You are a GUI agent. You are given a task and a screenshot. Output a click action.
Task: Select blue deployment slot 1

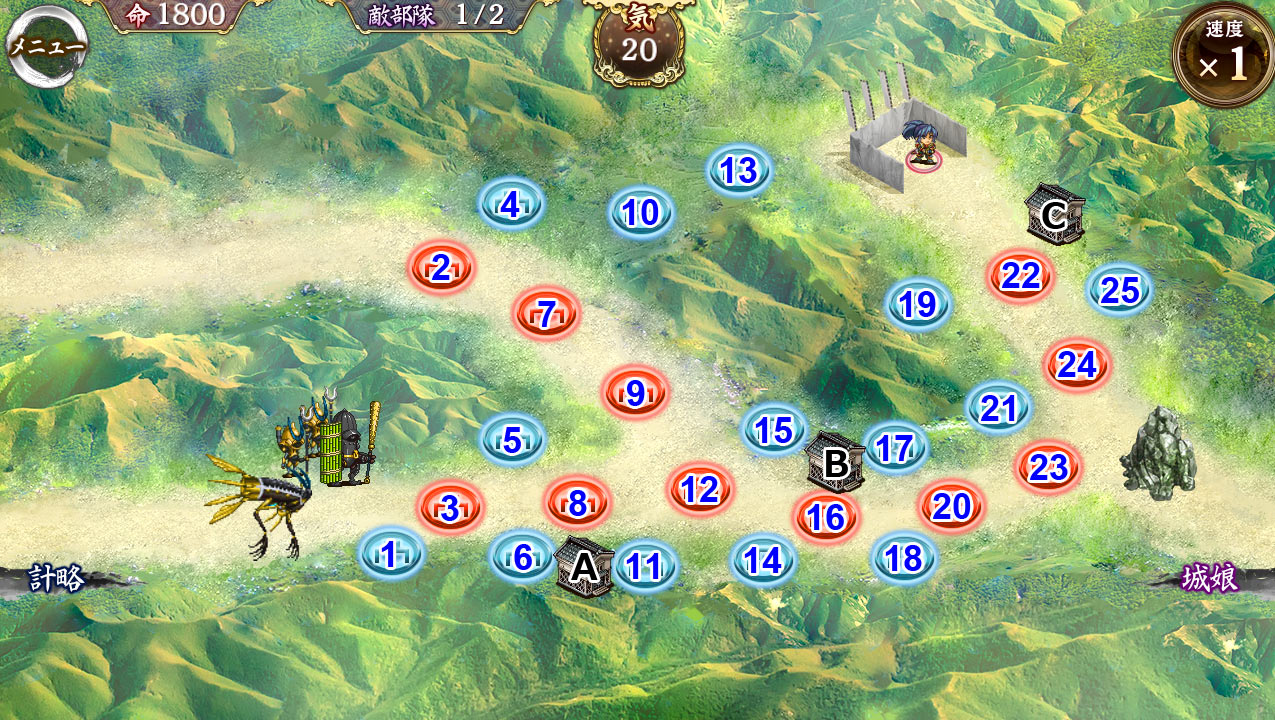point(390,555)
